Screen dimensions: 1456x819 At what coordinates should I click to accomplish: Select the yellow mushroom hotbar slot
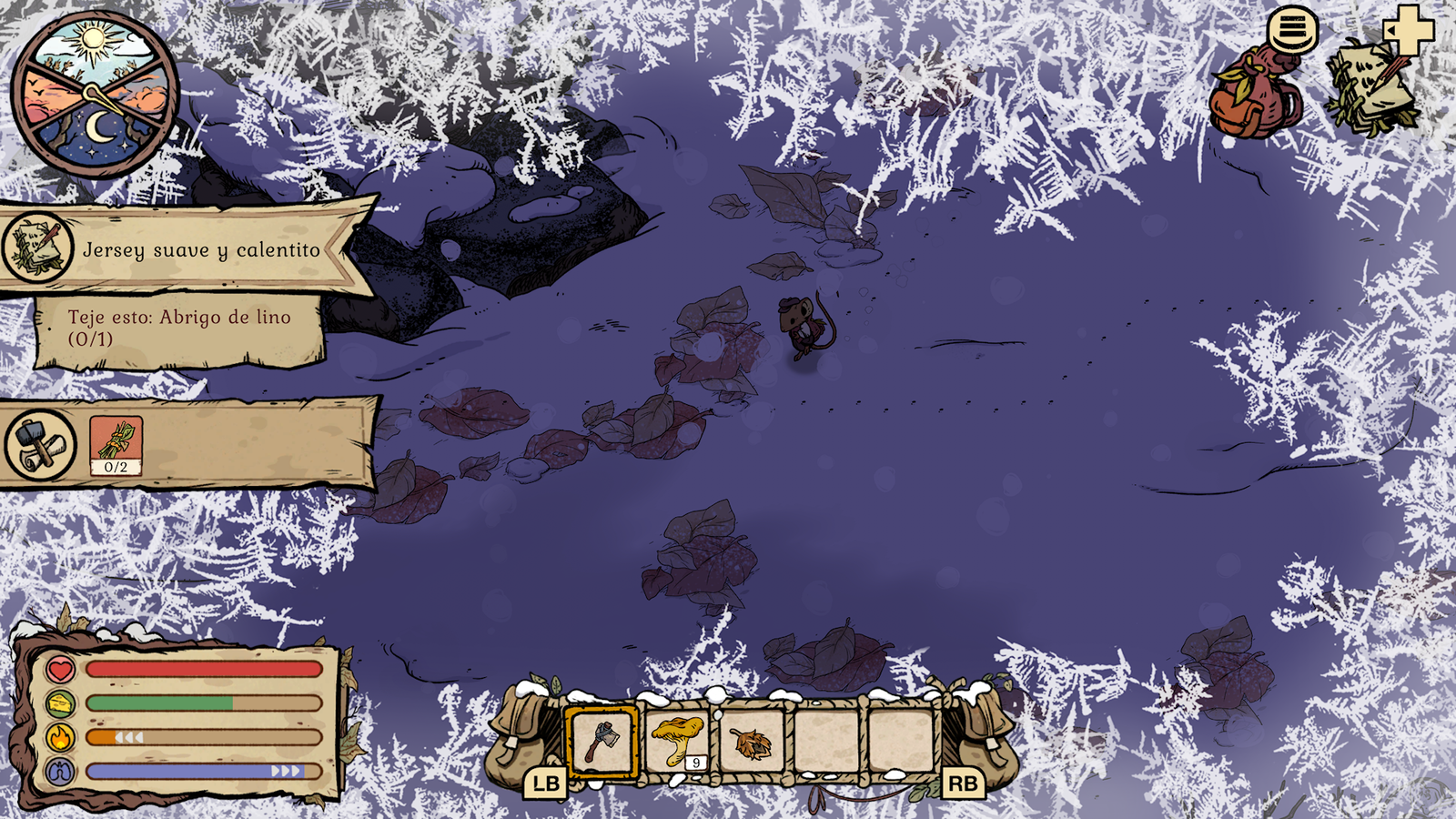679,740
